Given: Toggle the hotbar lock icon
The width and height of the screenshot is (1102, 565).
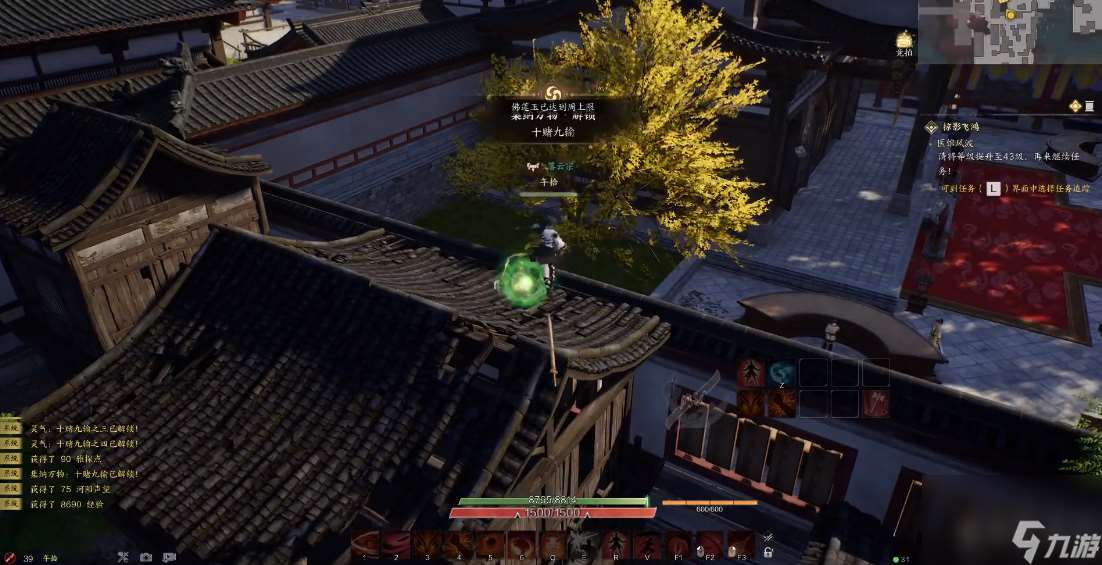Looking at the screenshot, I should [x=768, y=550].
